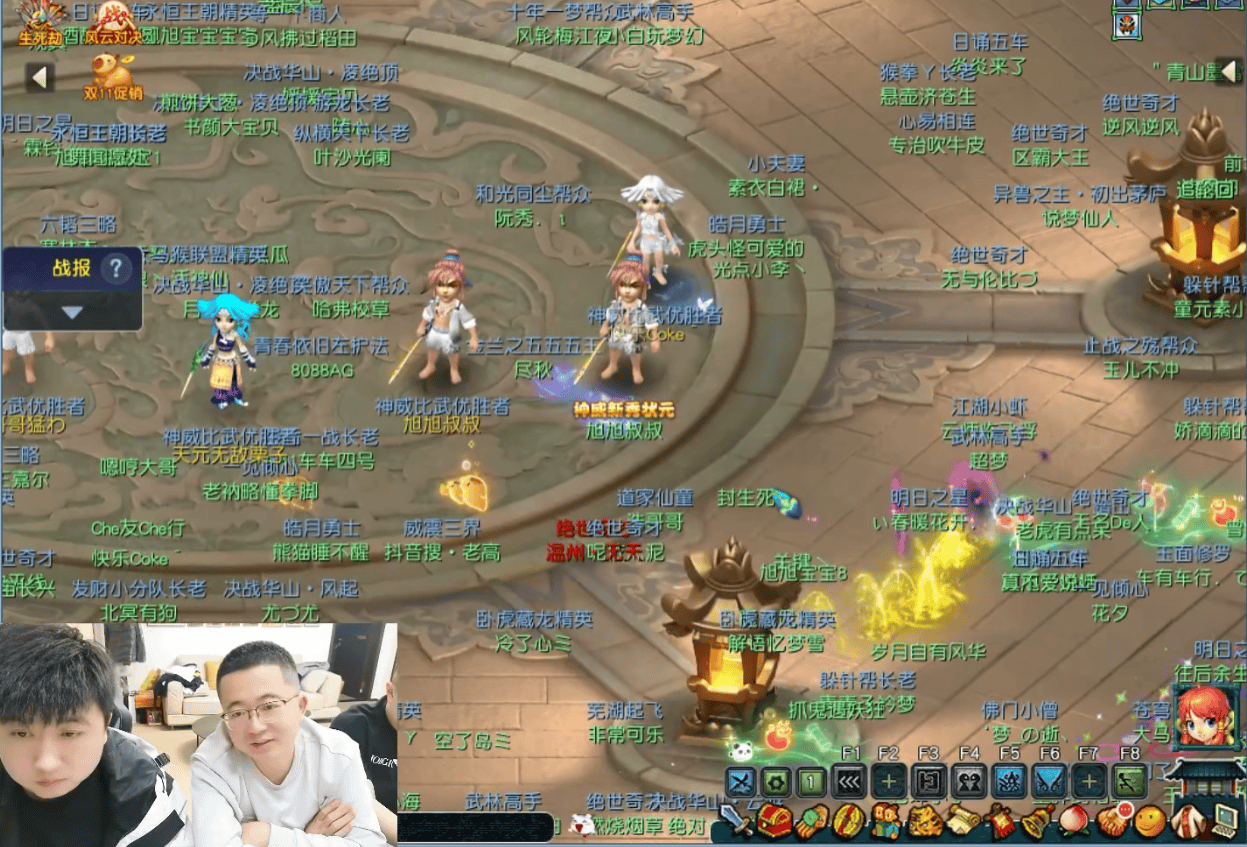Viewport: 1247px width, 847px height.
Task: Activate the F5 blue dragon skill
Action: click(x=1008, y=780)
